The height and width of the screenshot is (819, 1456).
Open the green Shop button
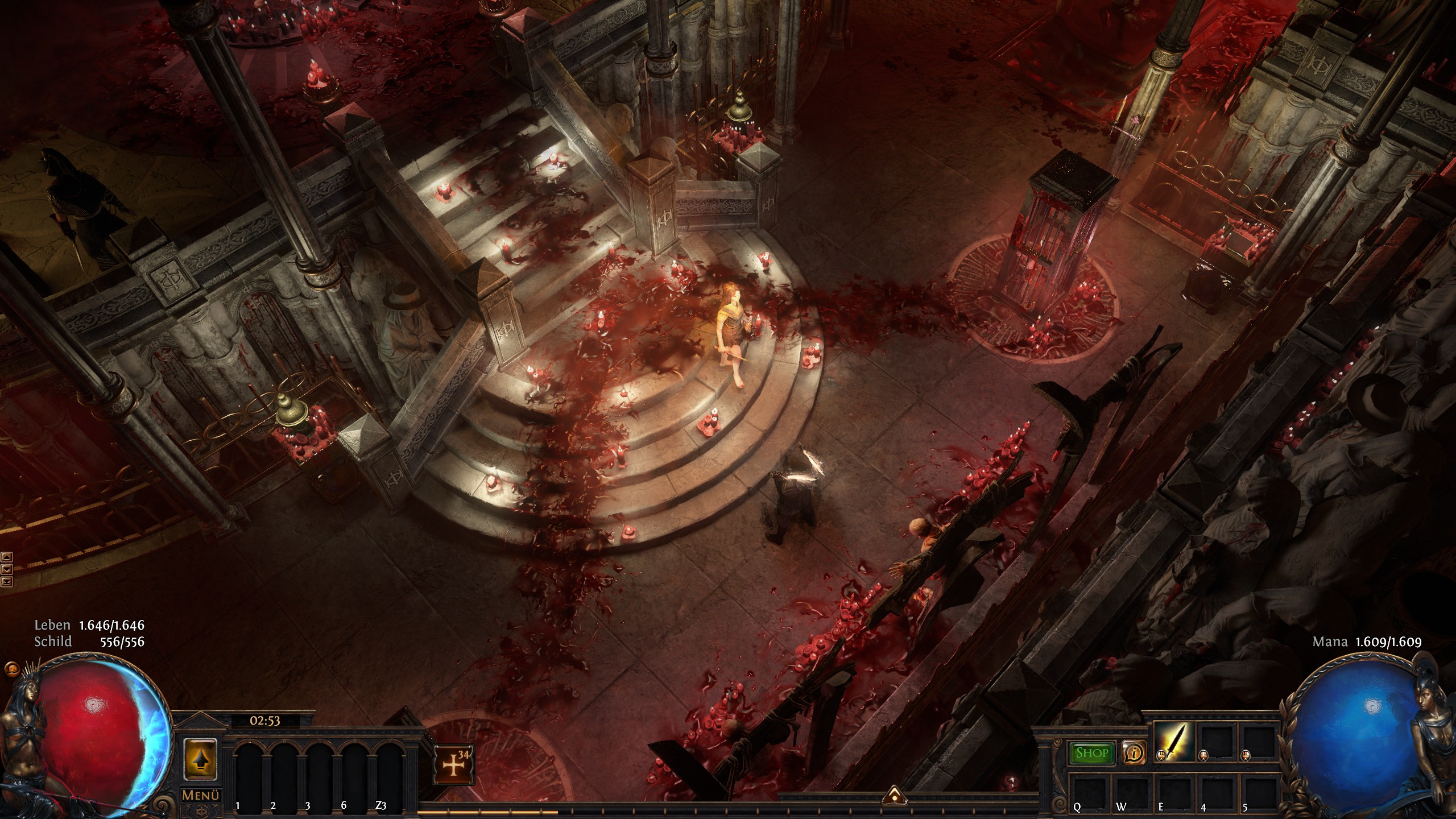pyautogui.click(x=1092, y=753)
